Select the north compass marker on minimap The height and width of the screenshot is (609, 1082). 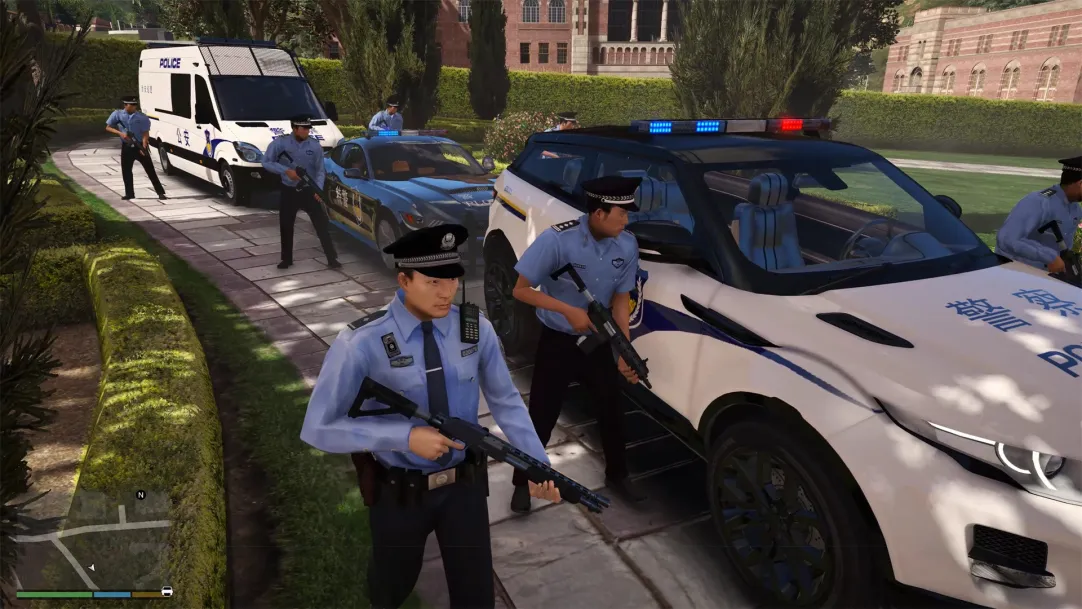click(x=140, y=494)
